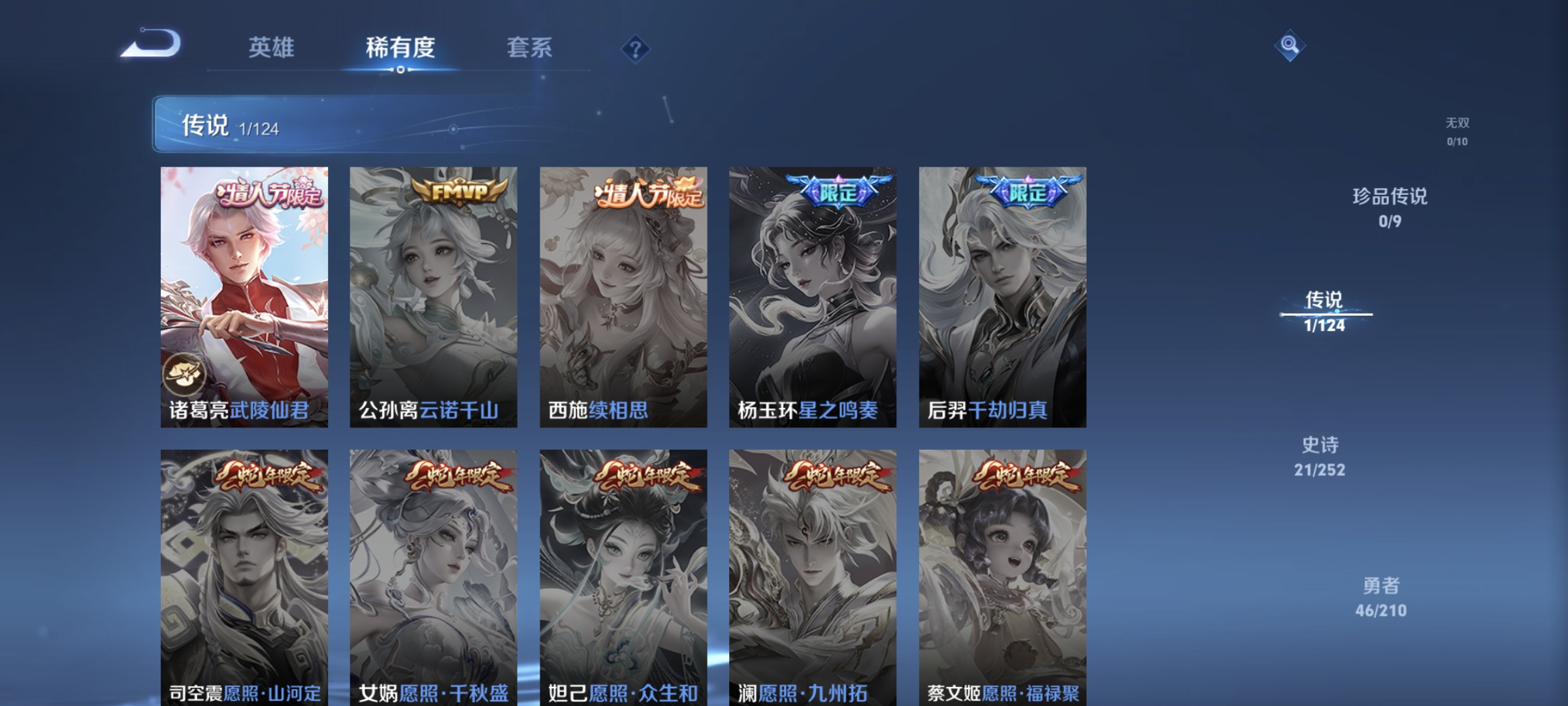The image size is (1568, 706).
Task: Switch to the 英雄 tab
Action: [x=271, y=48]
